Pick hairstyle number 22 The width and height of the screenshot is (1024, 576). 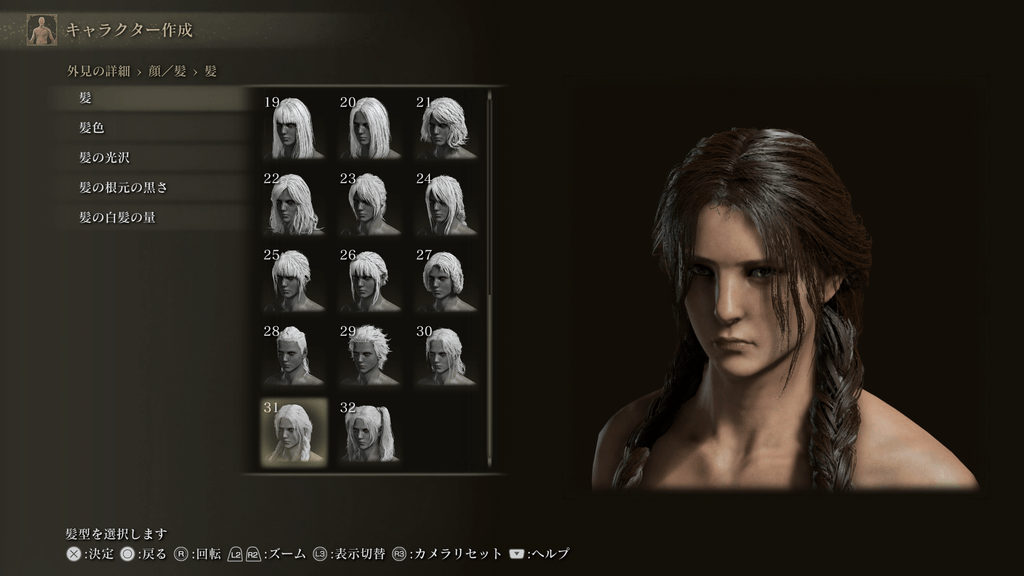pyautogui.click(x=294, y=203)
